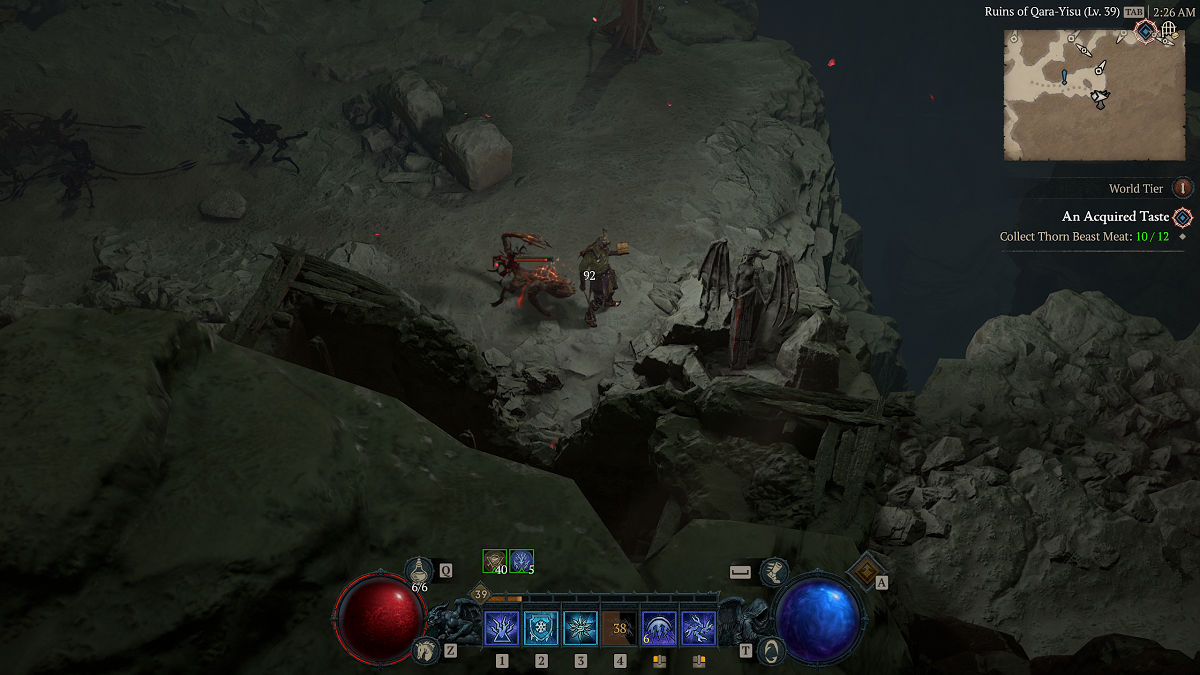Trigger the winged boot evade icon
The image size is (1200, 675).
point(773,572)
